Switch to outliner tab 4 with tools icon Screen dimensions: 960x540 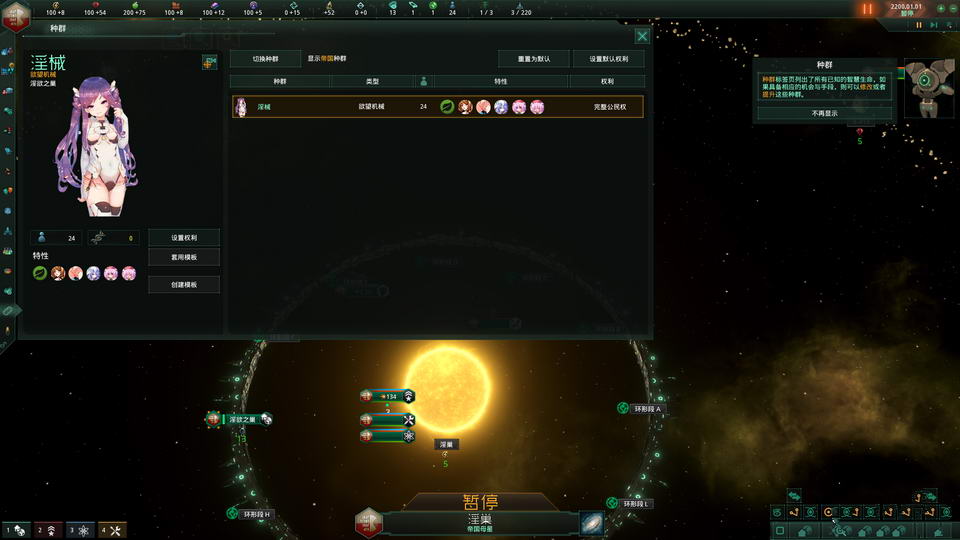(x=110, y=530)
